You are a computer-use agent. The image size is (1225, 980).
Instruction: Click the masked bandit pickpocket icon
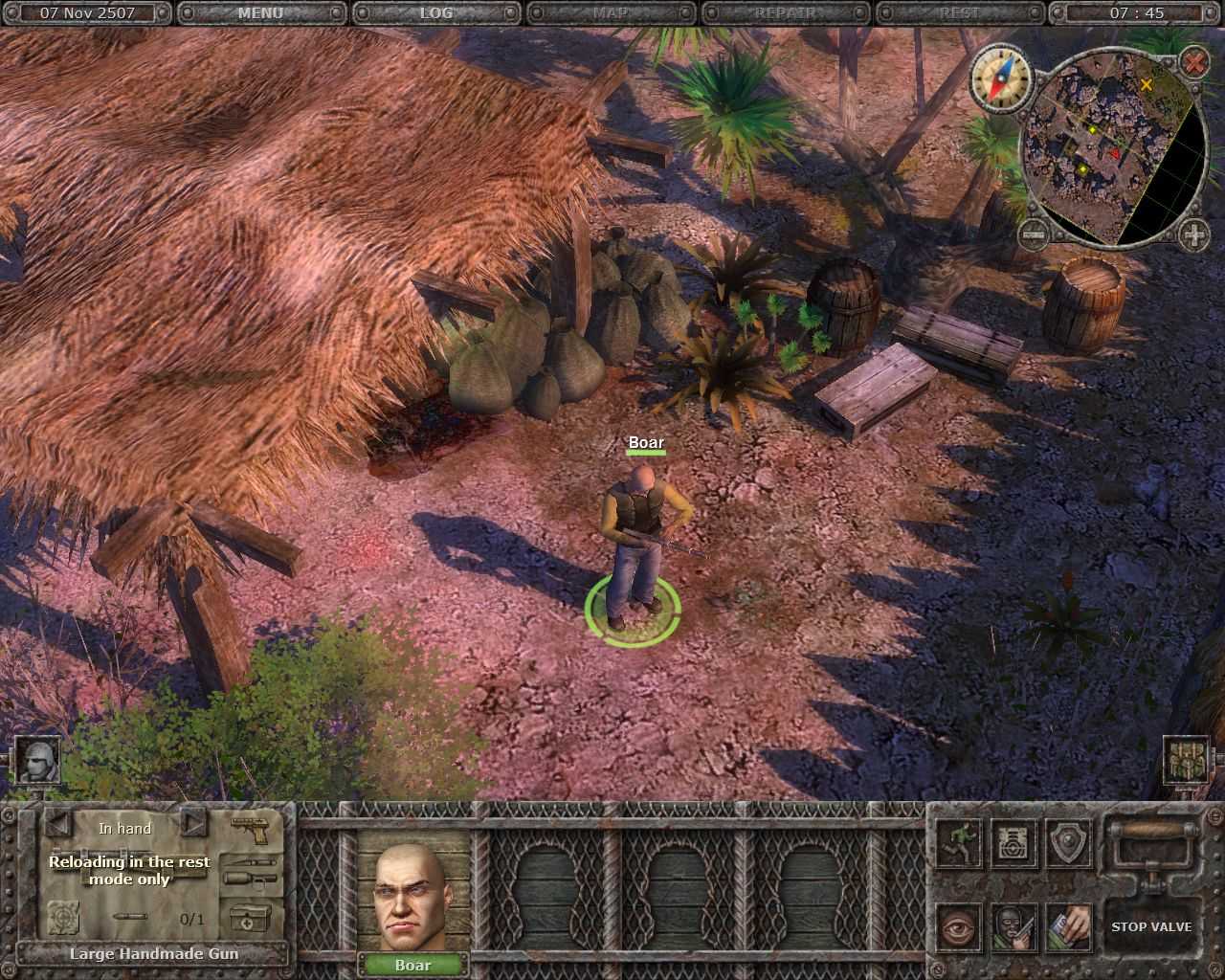(1014, 926)
